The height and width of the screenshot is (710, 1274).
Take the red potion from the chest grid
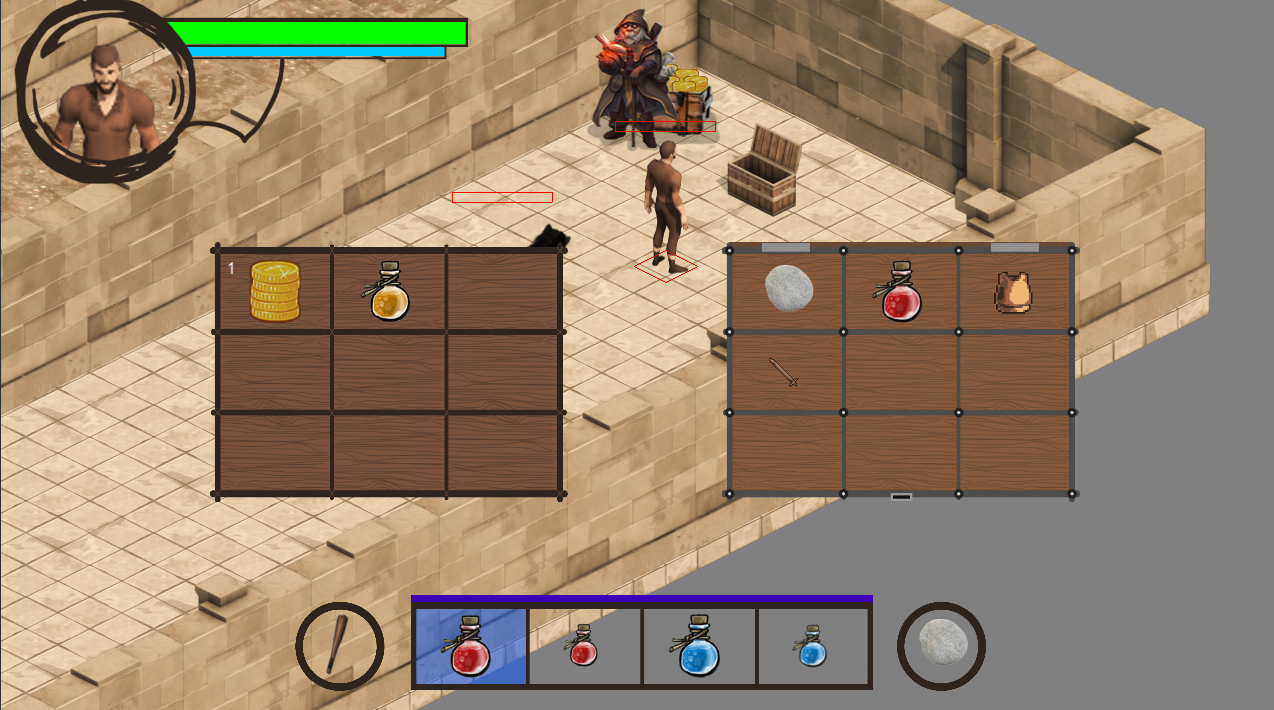[901, 292]
